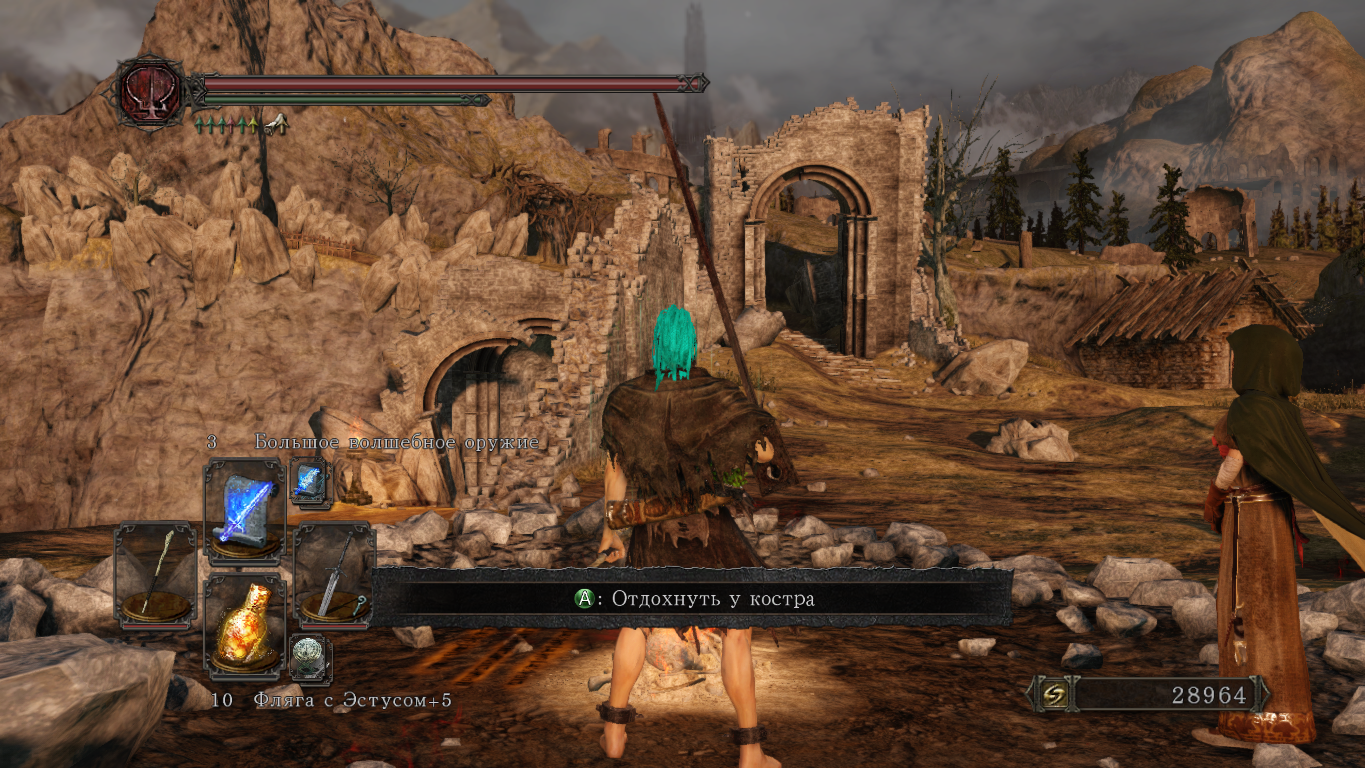Select the Great Magic Weapon spell slot

[245, 509]
